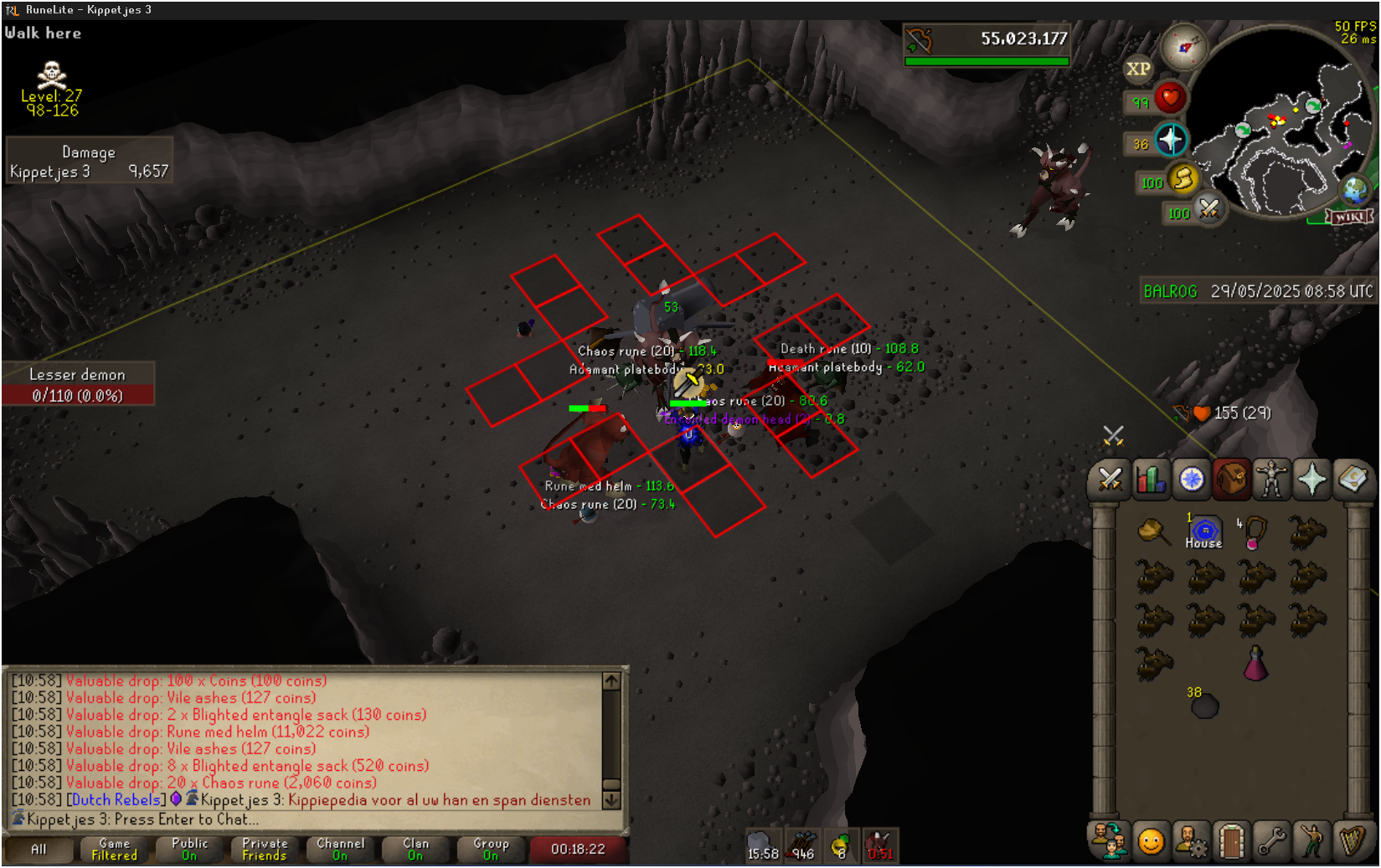The width and height of the screenshot is (1381, 868).
Task: Open the Settings wrench tab
Action: [1271, 841]
